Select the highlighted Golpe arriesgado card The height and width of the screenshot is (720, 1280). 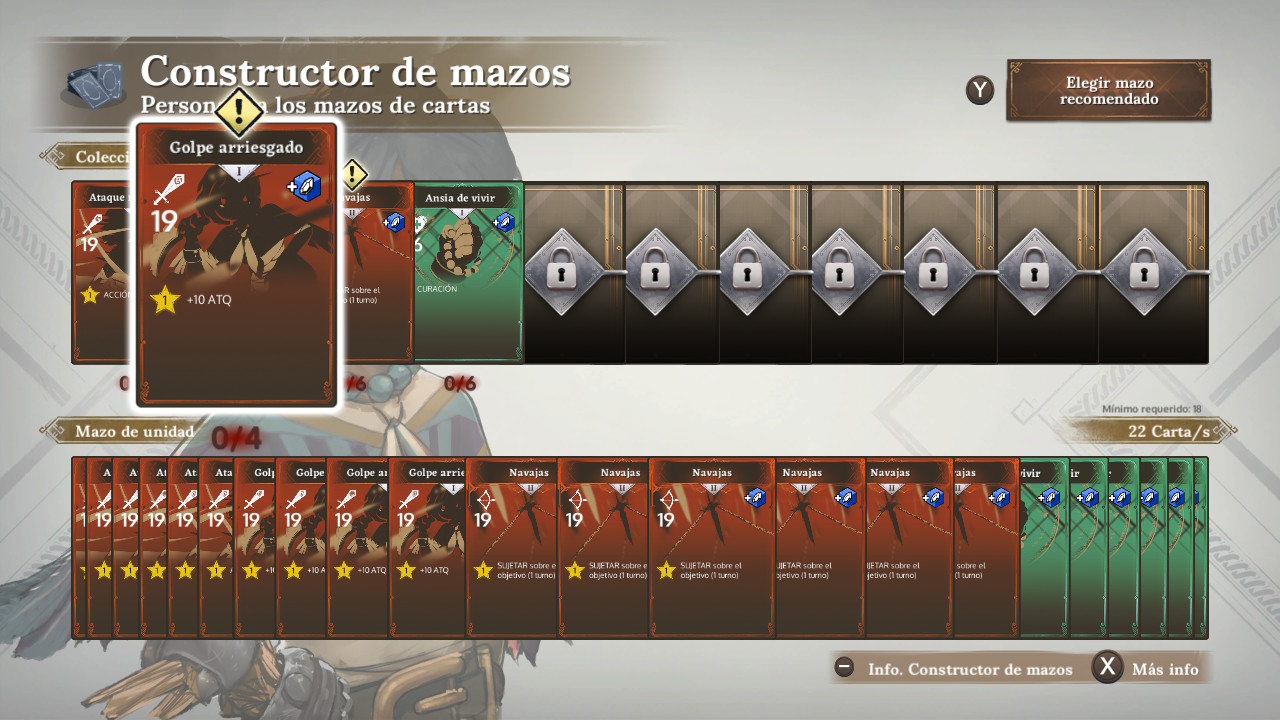click(238, 265)
